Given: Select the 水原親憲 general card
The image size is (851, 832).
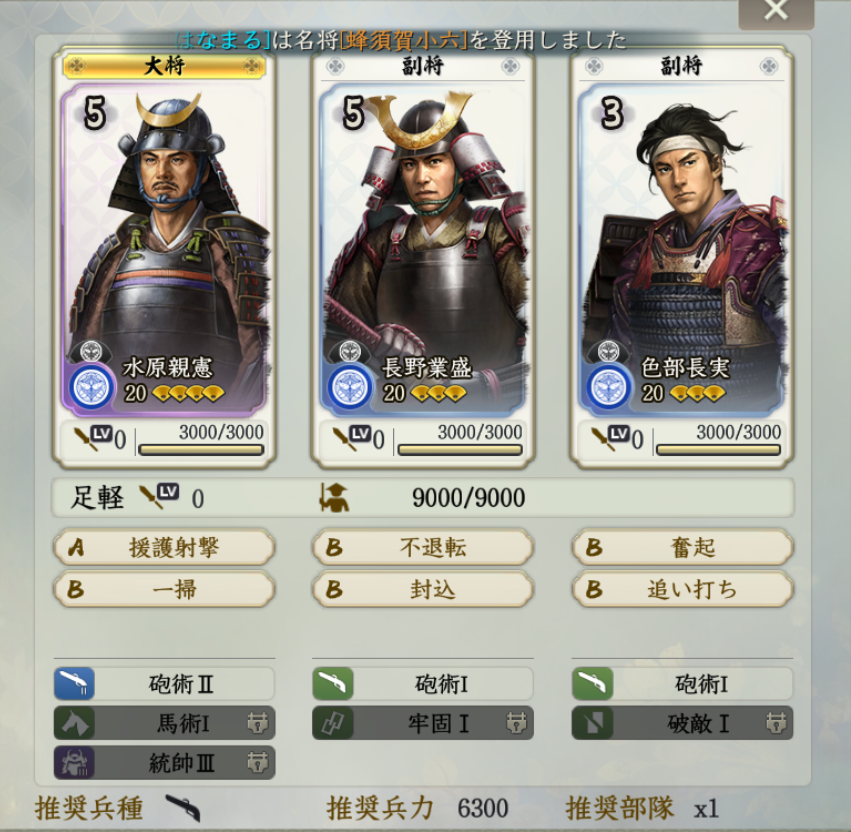Looking at the screenshot, I should pos(164,250).
